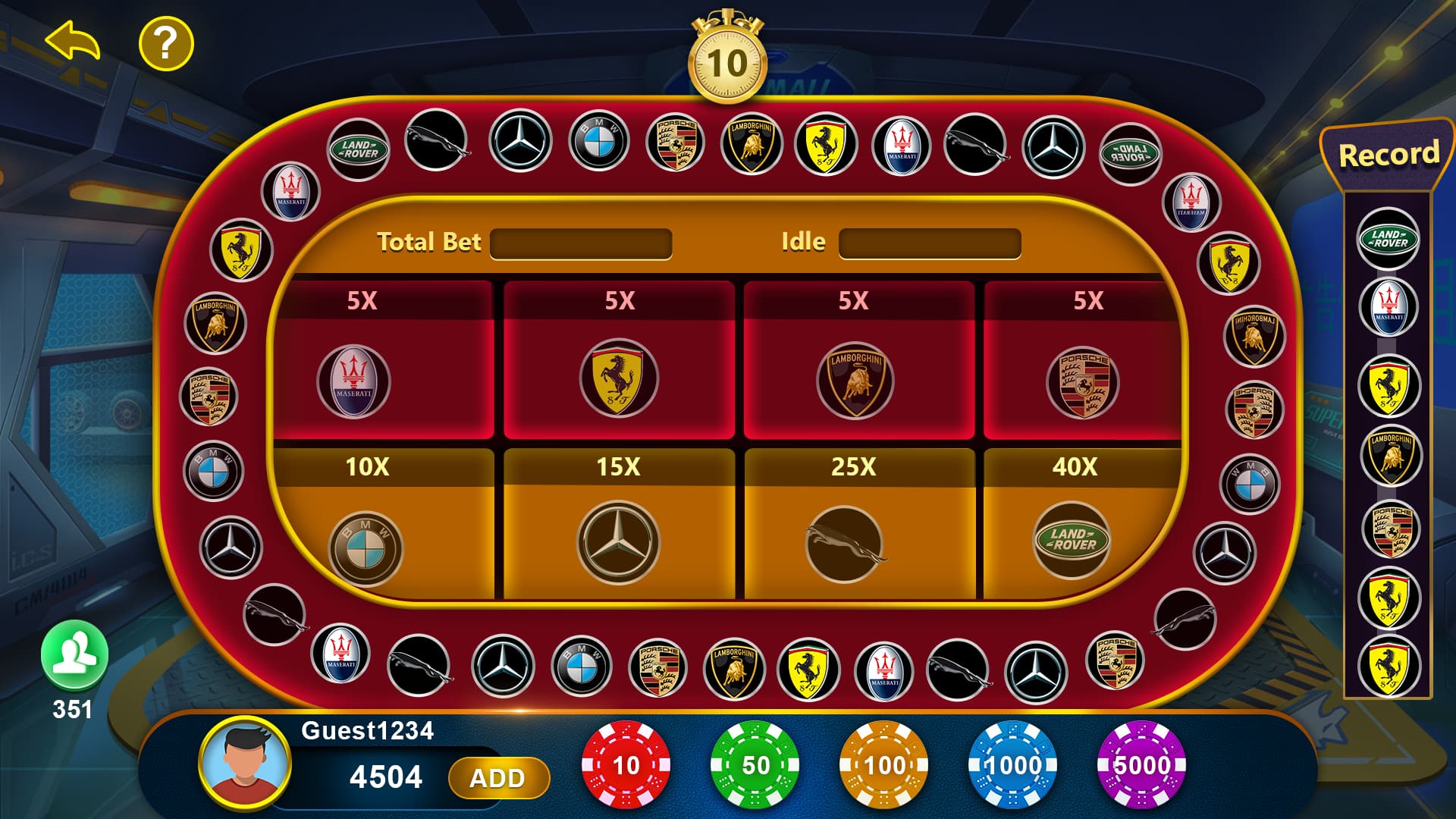The width and height of the screenshot is (1456, 819).
Task: Click the ADD coins button
Action: (x=497, y=778)
